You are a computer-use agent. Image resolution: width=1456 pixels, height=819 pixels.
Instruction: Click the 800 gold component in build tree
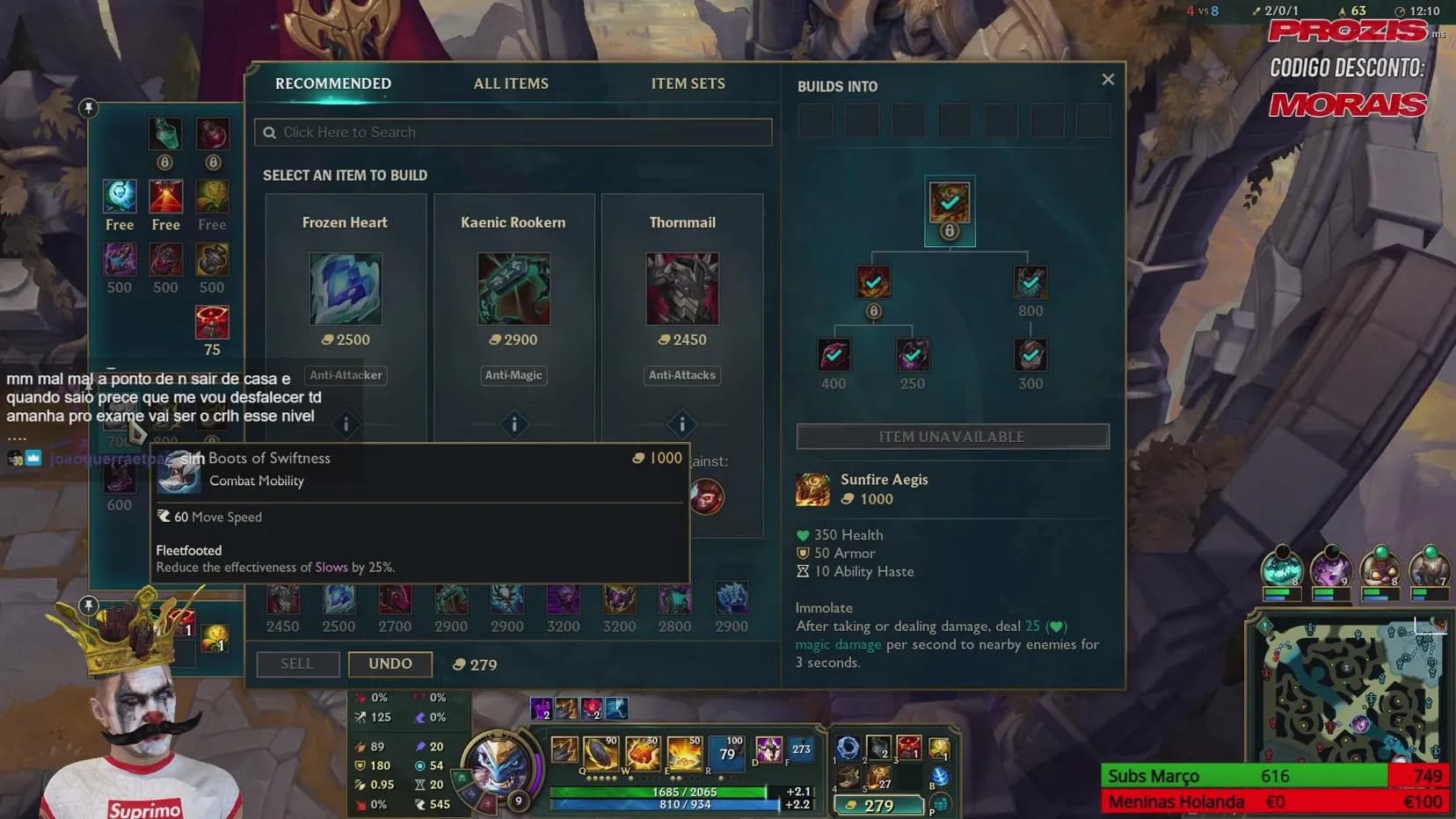pyautogui.click(x=1030, y=283)
